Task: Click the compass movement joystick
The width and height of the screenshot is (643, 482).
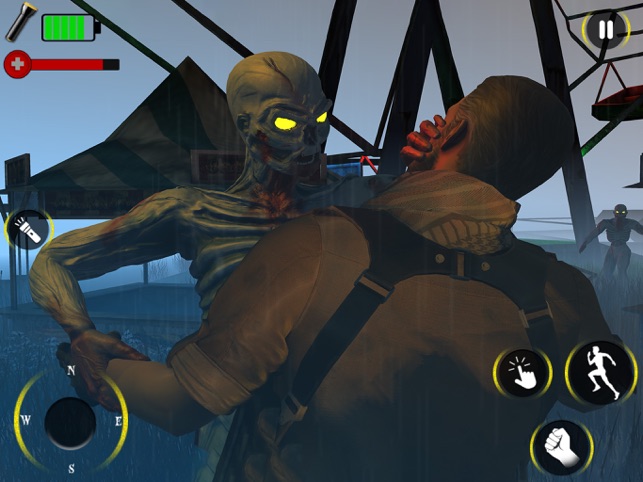Action: 70,423
